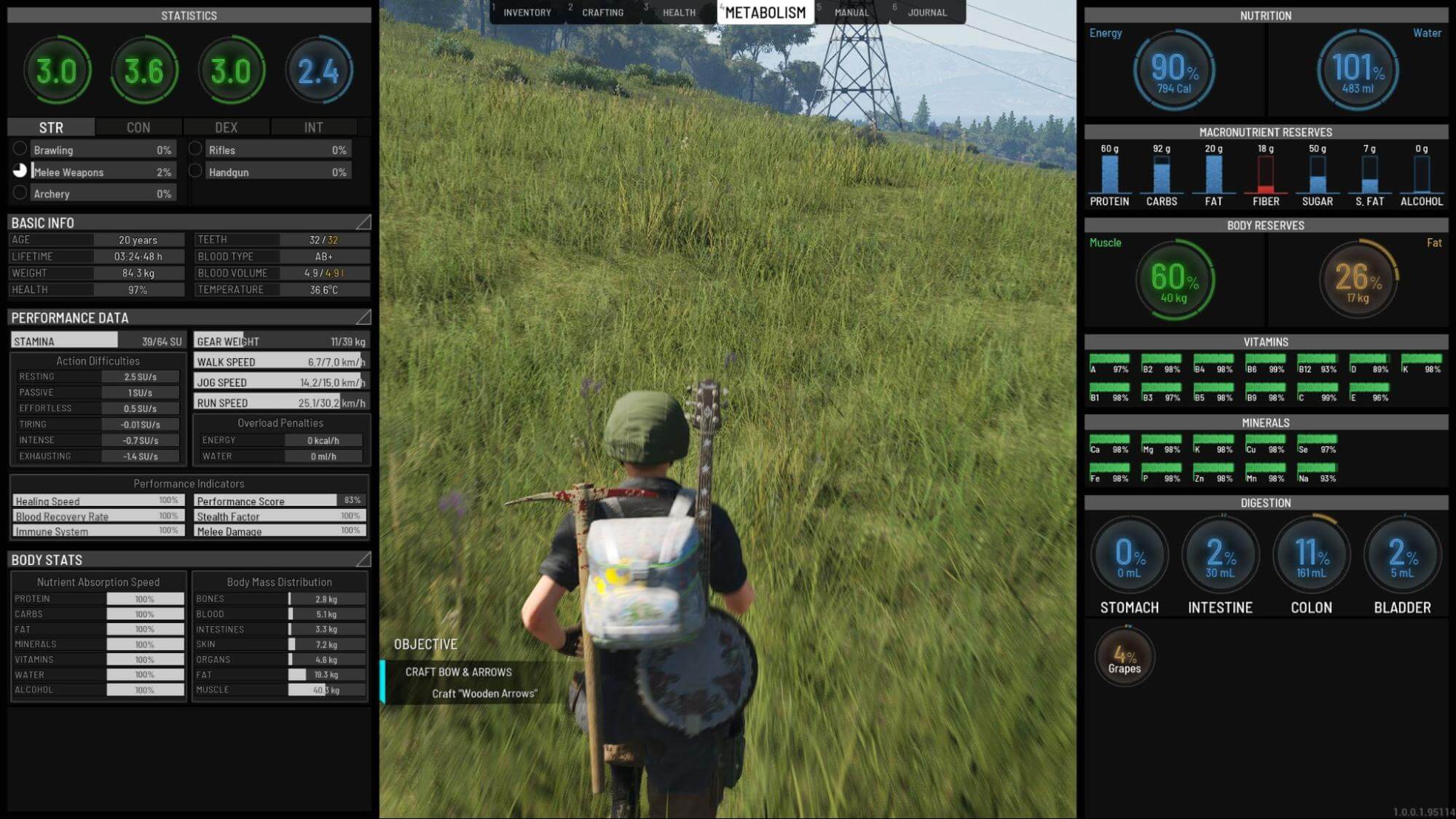Select the Archery skill row

pos(102,194)
